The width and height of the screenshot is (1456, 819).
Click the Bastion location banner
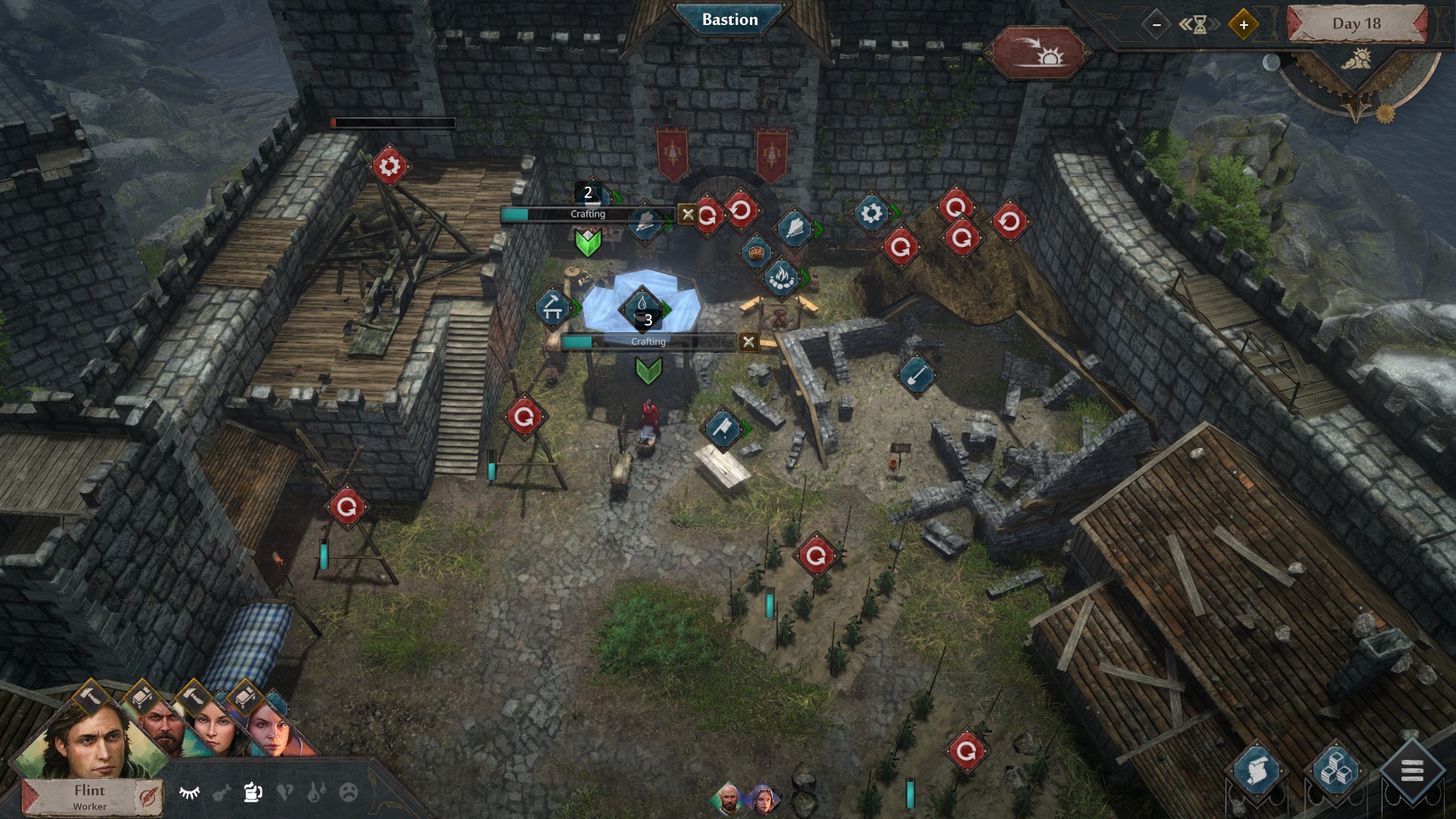click(x=730, y=20)
